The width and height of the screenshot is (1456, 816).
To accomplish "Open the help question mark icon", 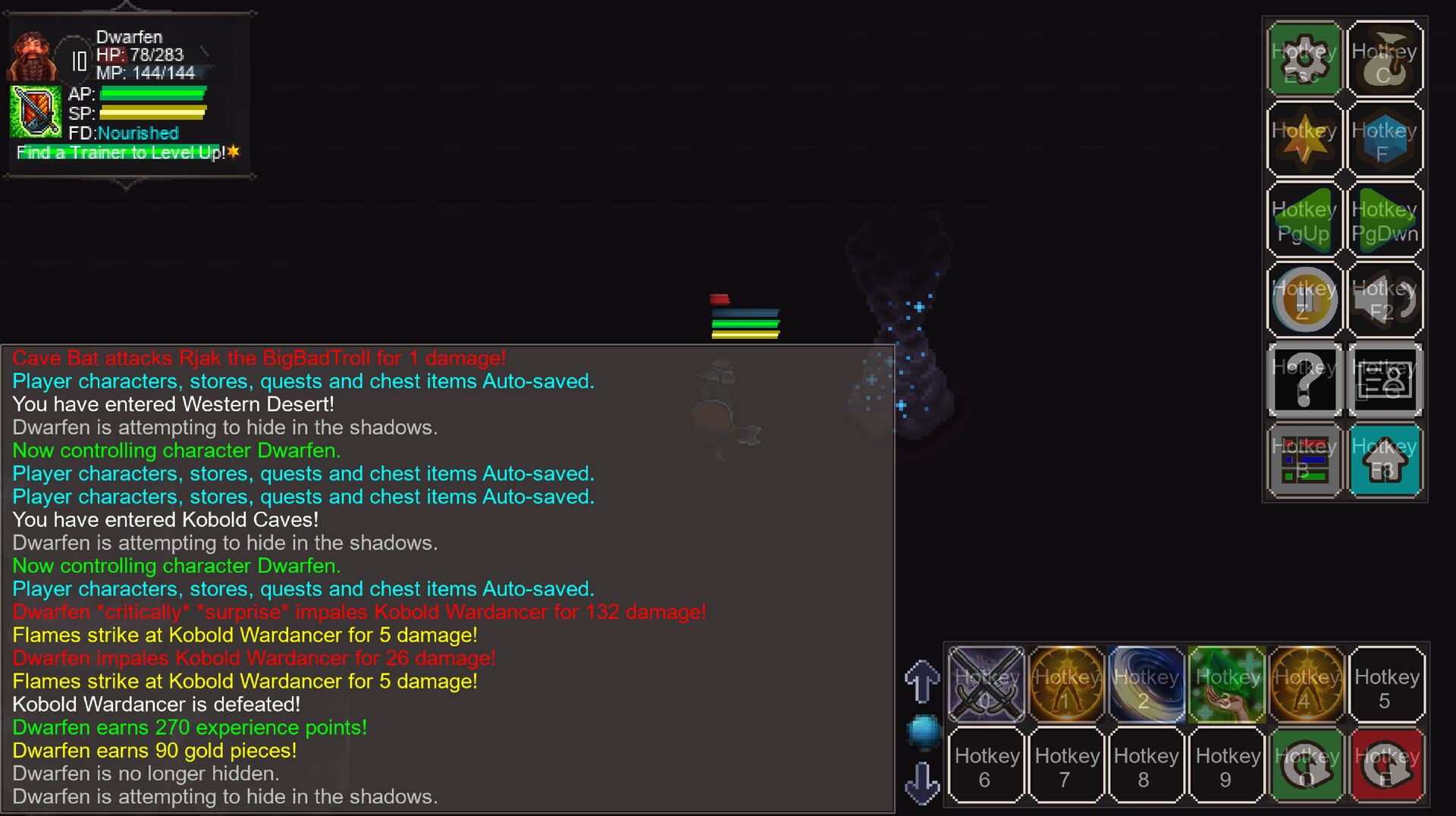I will (1304, 380).
